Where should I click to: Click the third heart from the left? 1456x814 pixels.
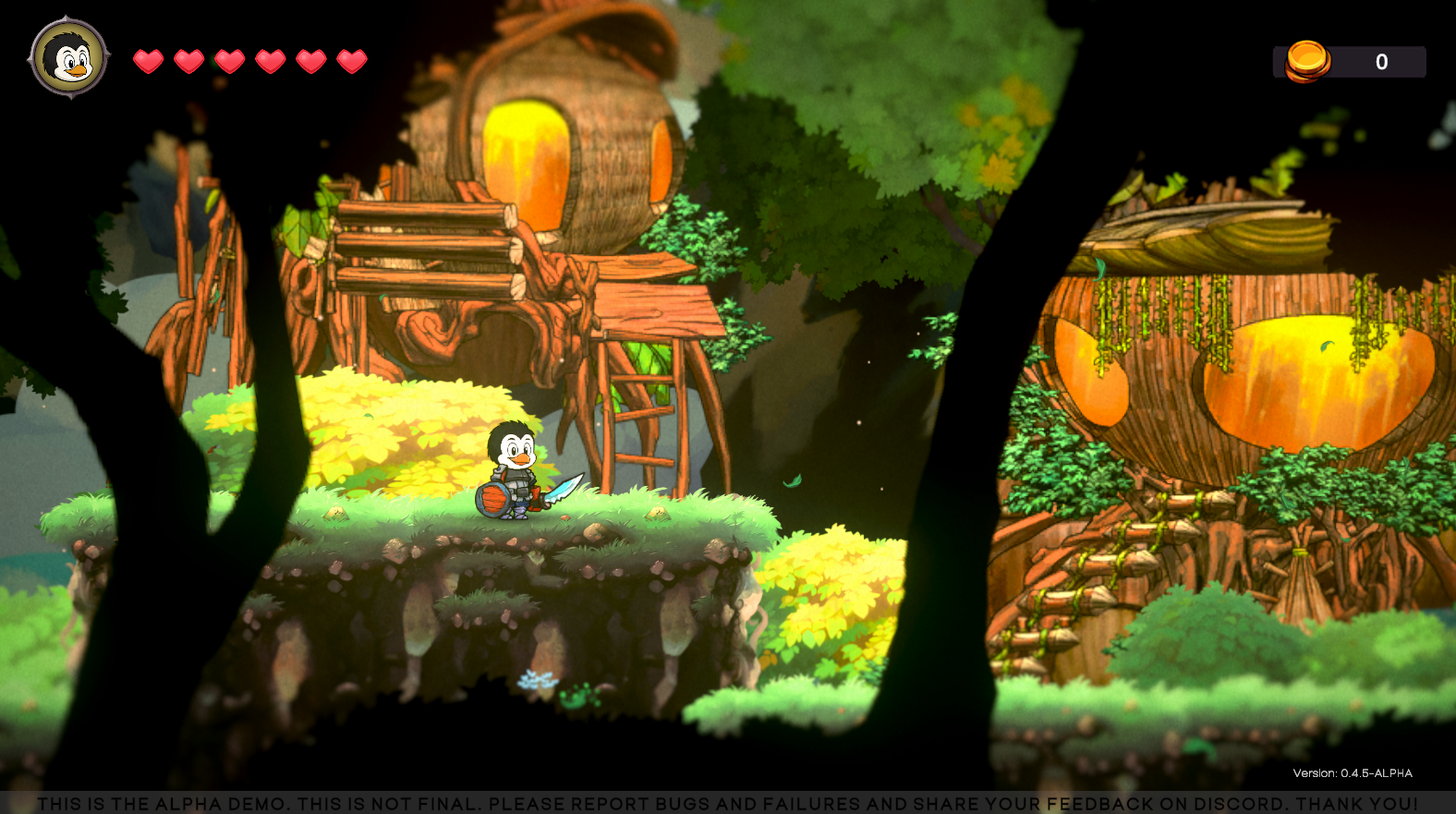pyautogui.click(x=228, y=62)
